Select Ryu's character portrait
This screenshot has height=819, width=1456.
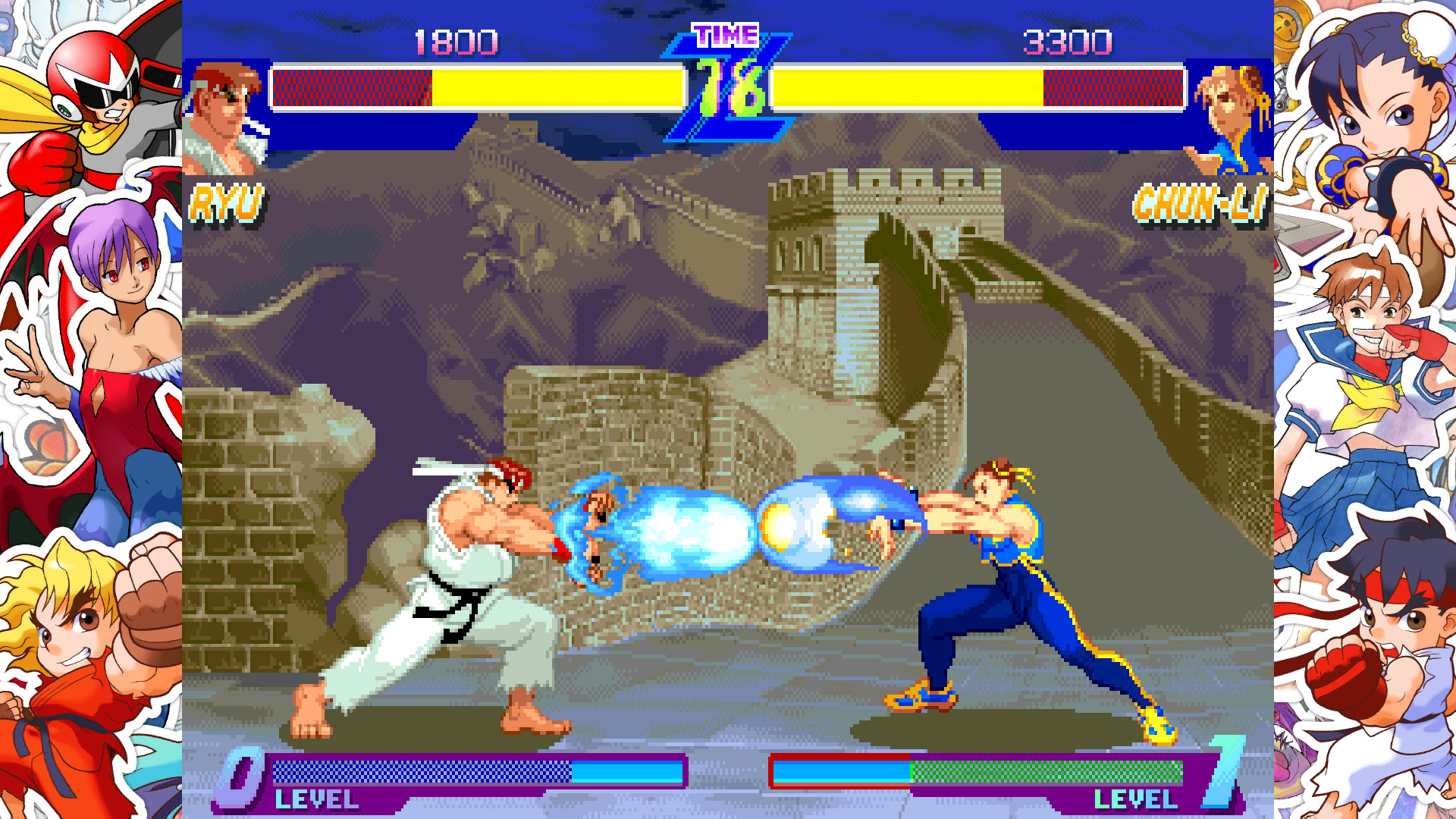pyautogui.click(x=220, y=102)
